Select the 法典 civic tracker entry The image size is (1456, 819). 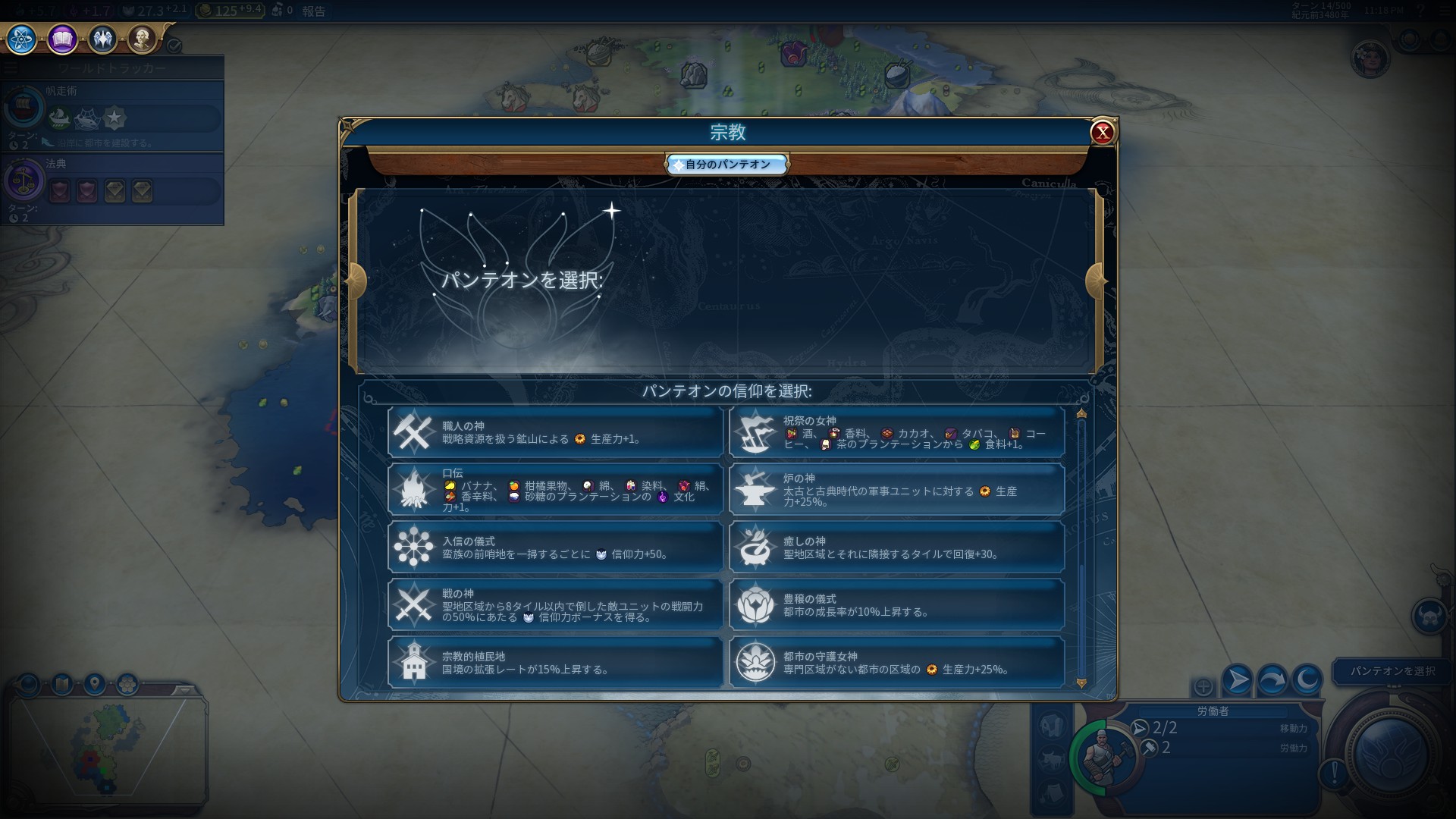point(112,187)
